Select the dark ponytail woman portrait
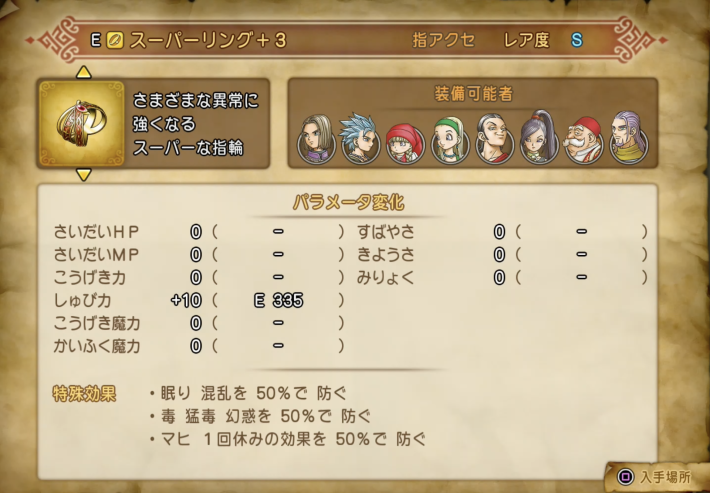Image resolution: width=710 pixels, height=493 pixels. pyautogui.click(x=538, y=139)
